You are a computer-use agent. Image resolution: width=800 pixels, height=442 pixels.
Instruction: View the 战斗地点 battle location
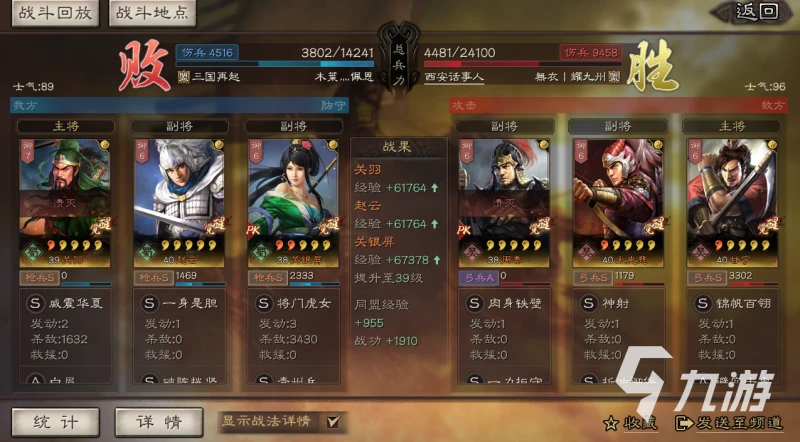pos(151,13)
